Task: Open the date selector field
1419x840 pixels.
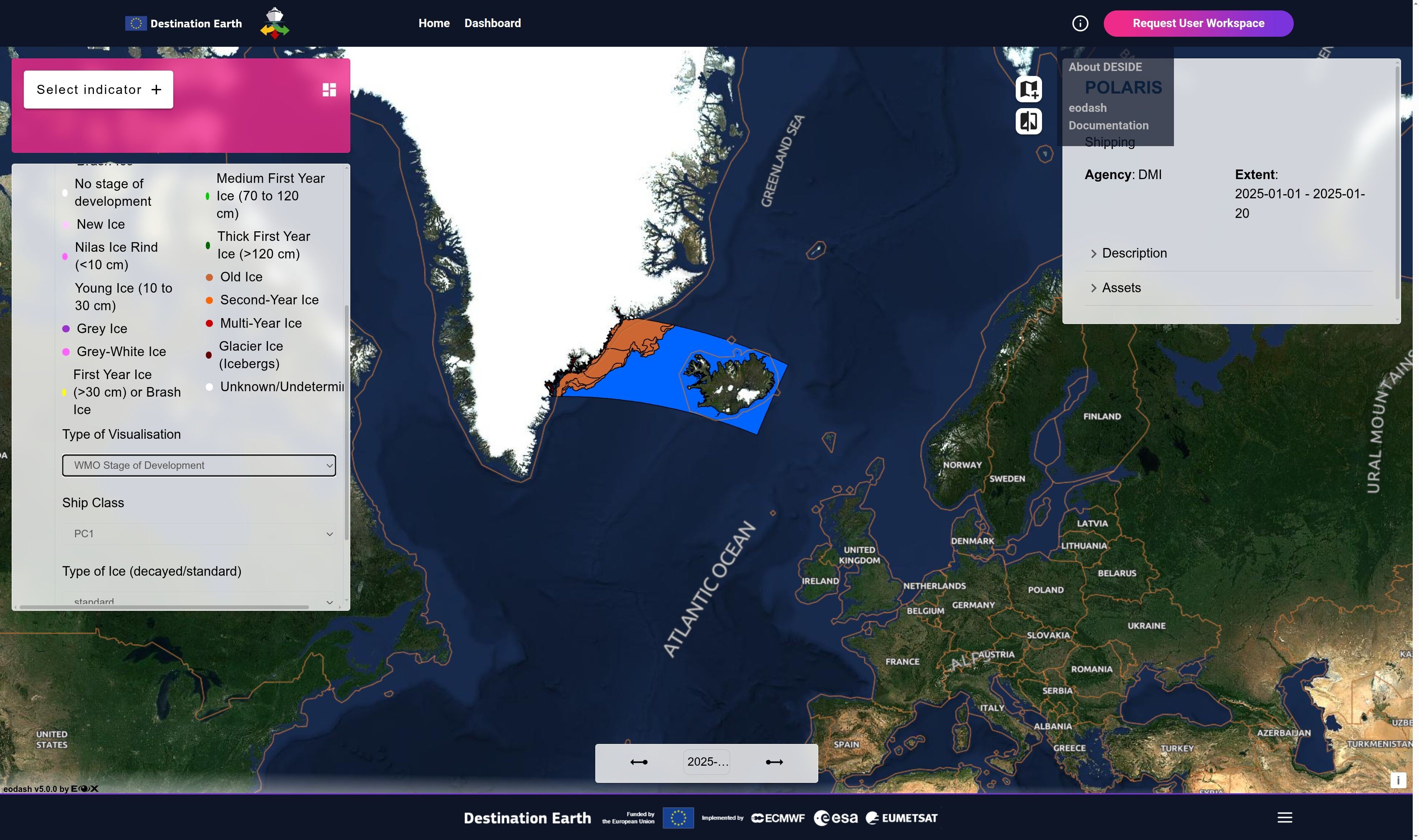Action: tap(706, 762)
